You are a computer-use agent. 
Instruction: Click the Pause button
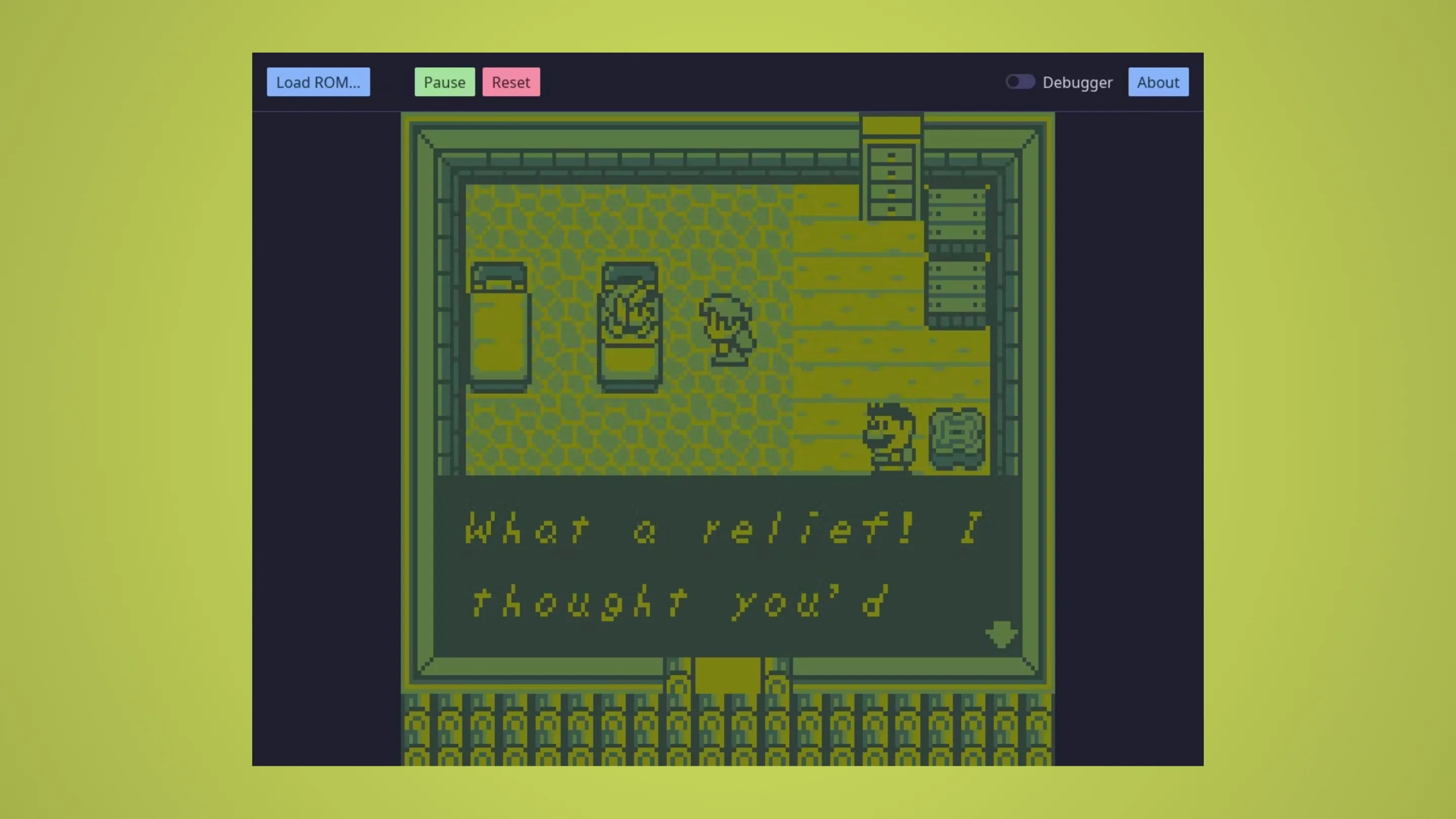(x=444, y=82)
